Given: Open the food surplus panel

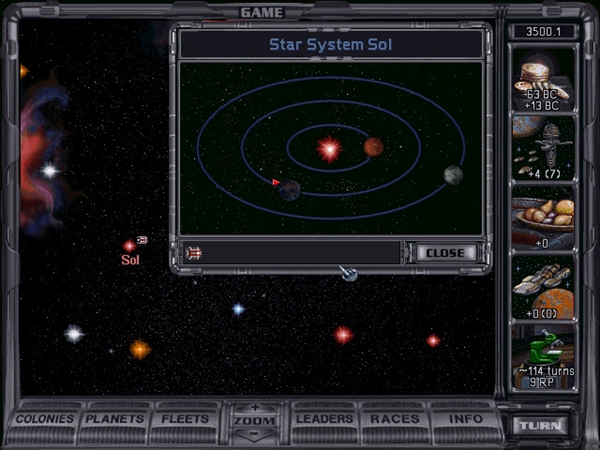Looking at the screenshot, I should [x=544, y=217].
